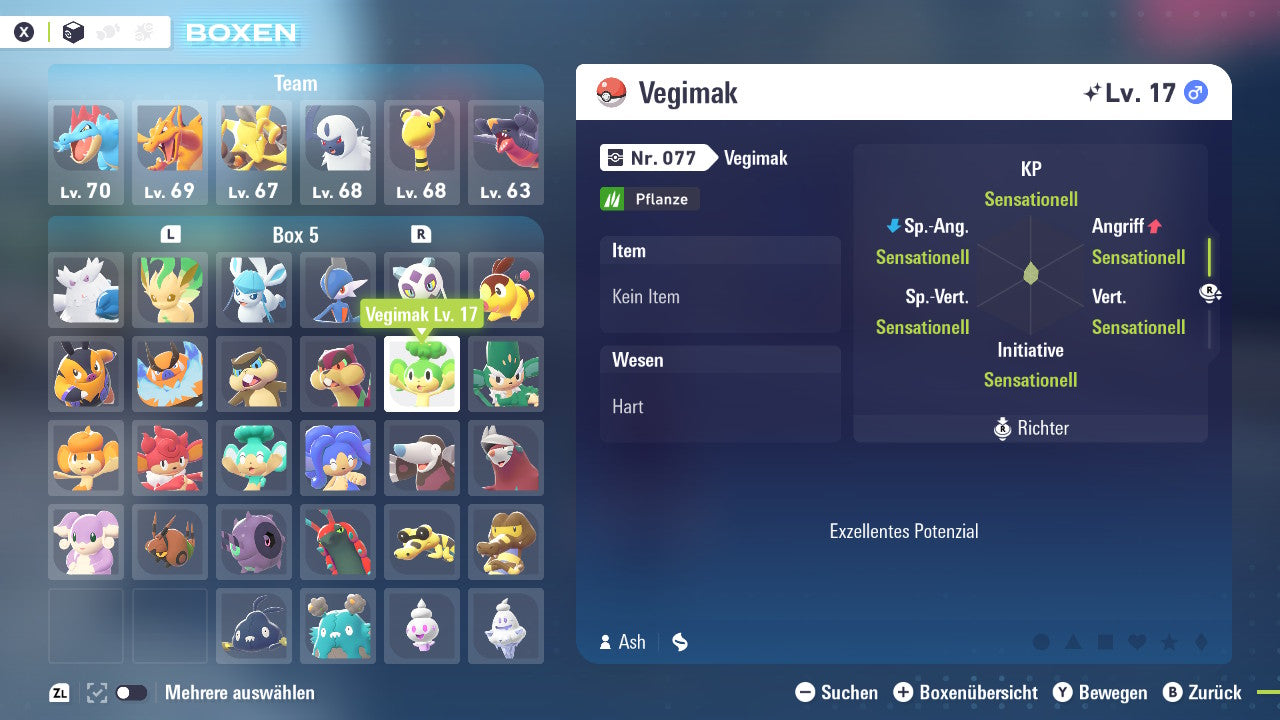Click the R indicator to view next box
Screen dimensions: 1280x720
pyautogui.click(x=422, y=233)
